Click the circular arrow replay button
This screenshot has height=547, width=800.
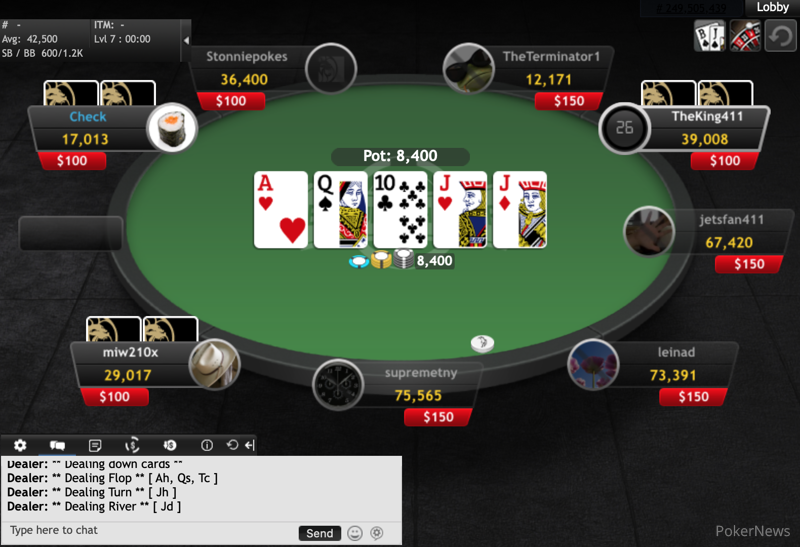click(x=779, y=37)
